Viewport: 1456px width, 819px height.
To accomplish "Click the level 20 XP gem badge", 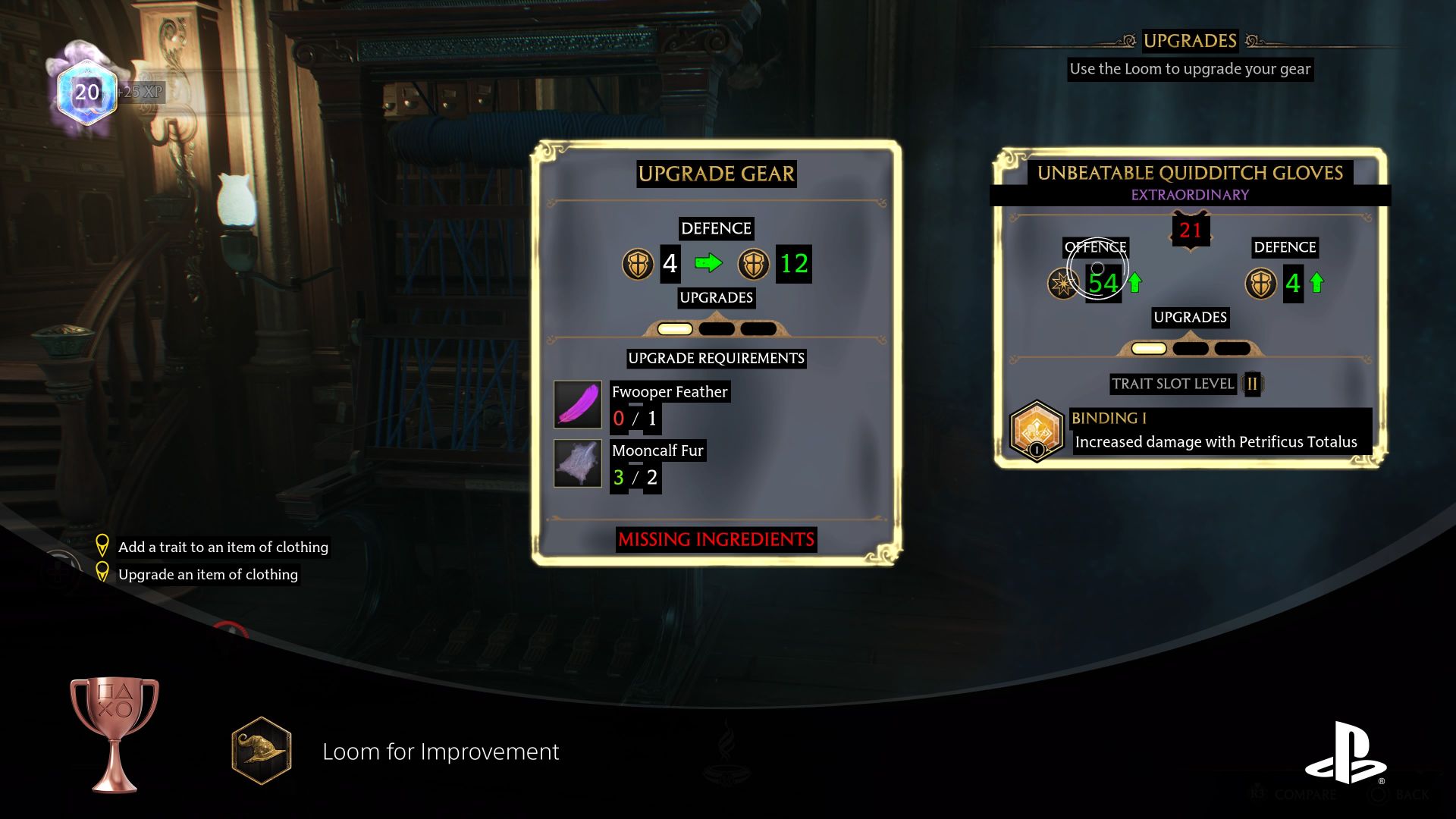I will [x=86, y=95].
